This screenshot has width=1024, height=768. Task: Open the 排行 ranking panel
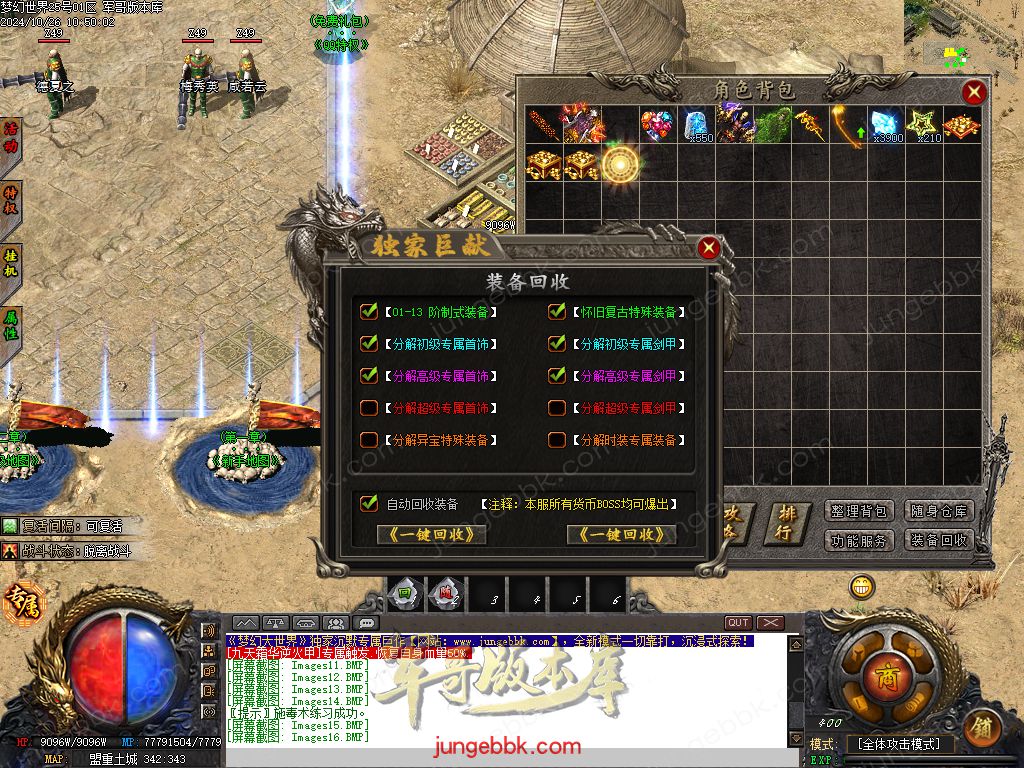788,523
